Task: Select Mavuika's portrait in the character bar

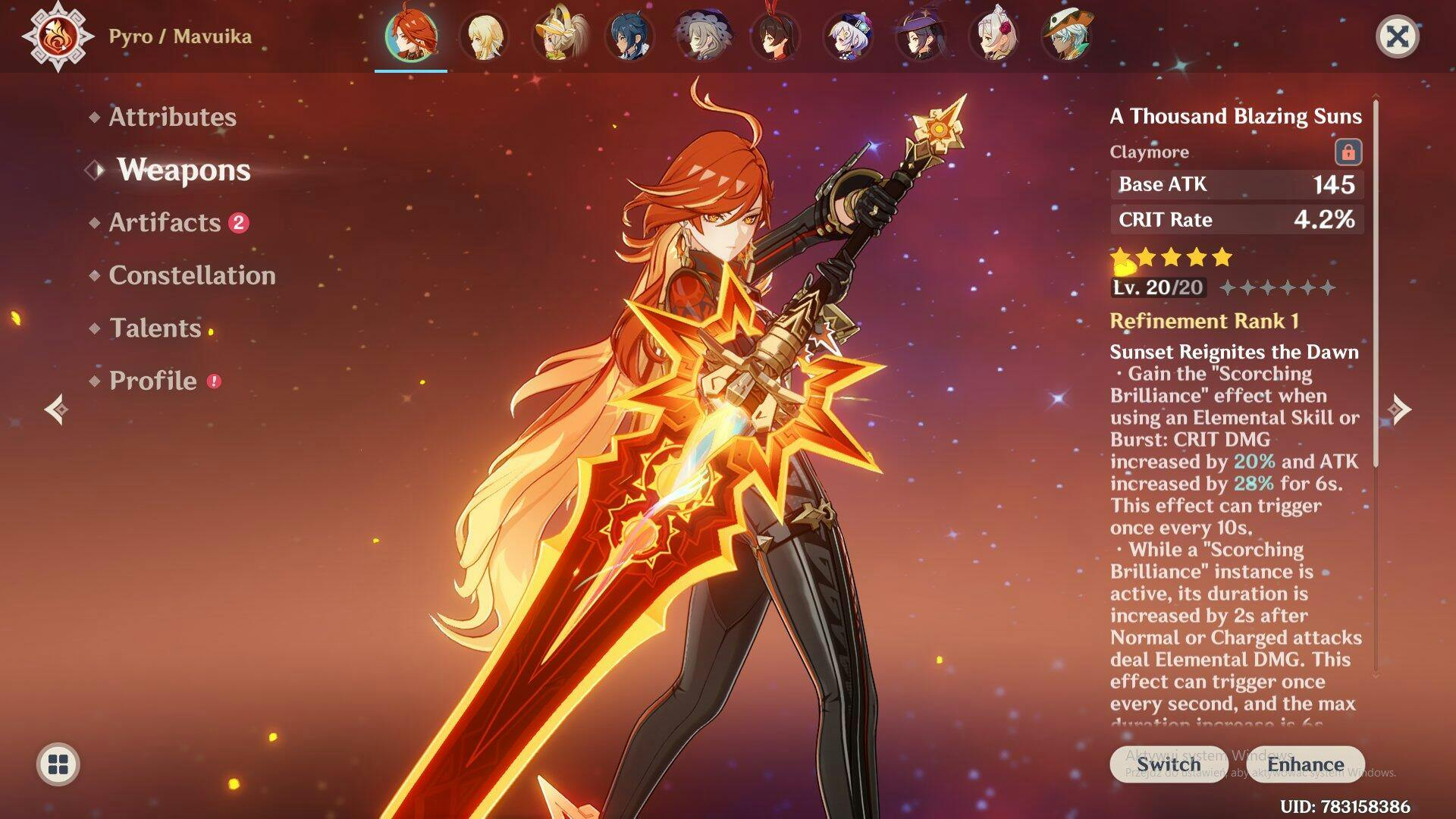Action: [410, 36]
